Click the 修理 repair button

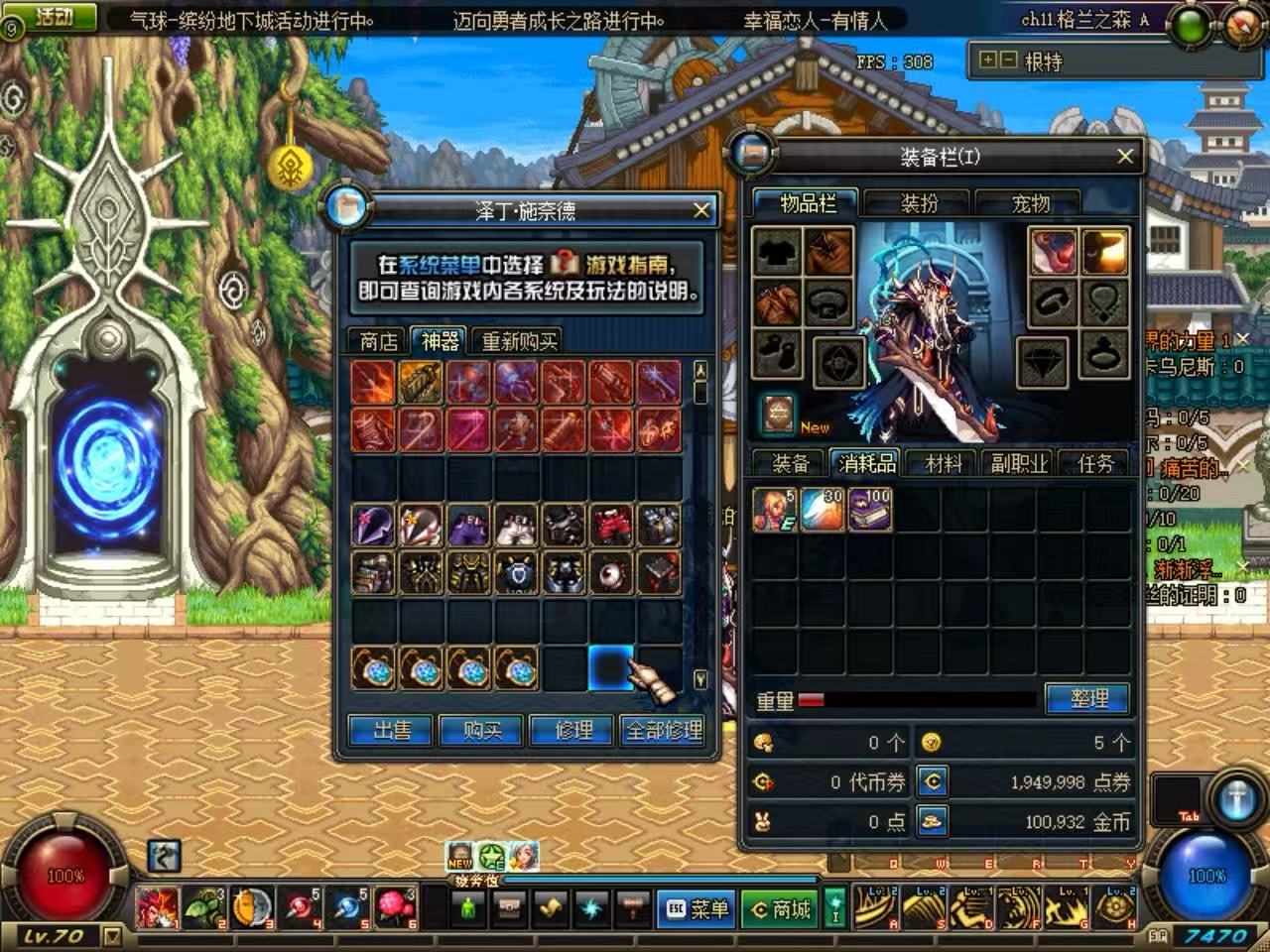click(572, 731)
